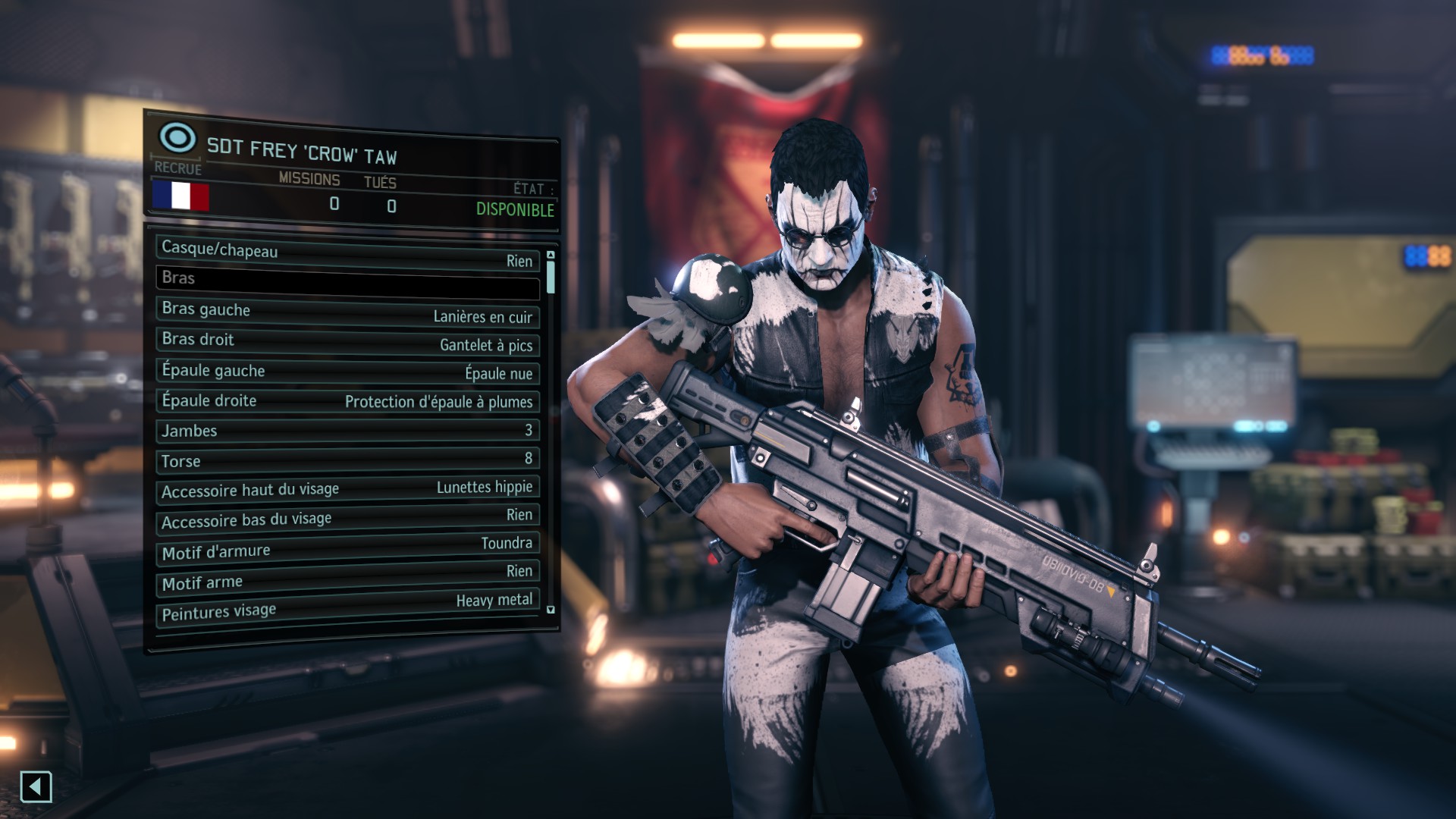Change Accessoire haut du visage
The width and height of the screenshot is (1456, 819).
pos(347,489)
